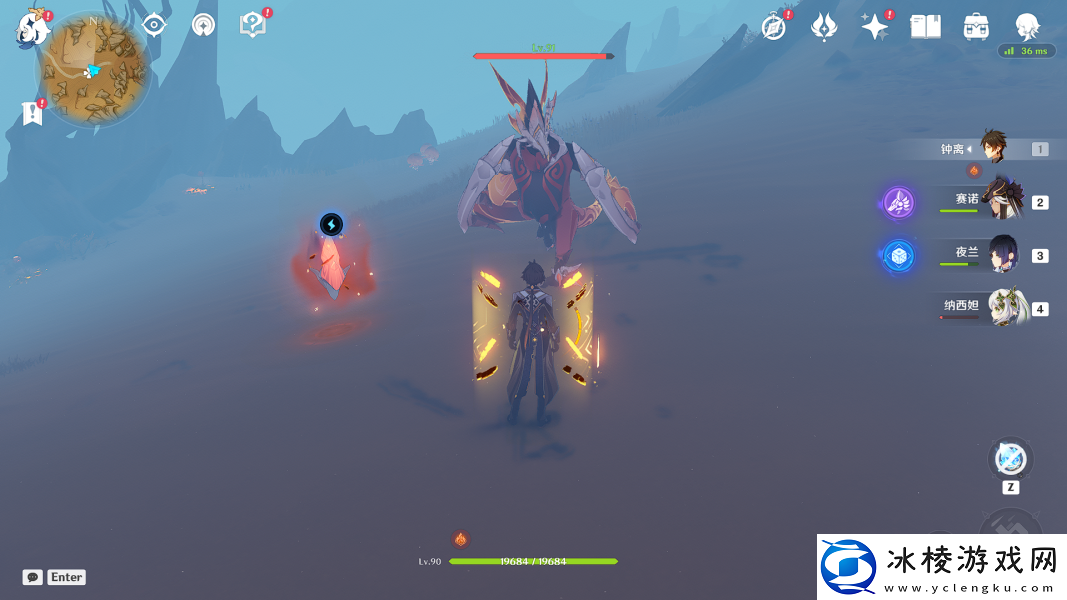Screen dimensions: 1067x600
Task: Open the events compass icon
Action: 774,27
